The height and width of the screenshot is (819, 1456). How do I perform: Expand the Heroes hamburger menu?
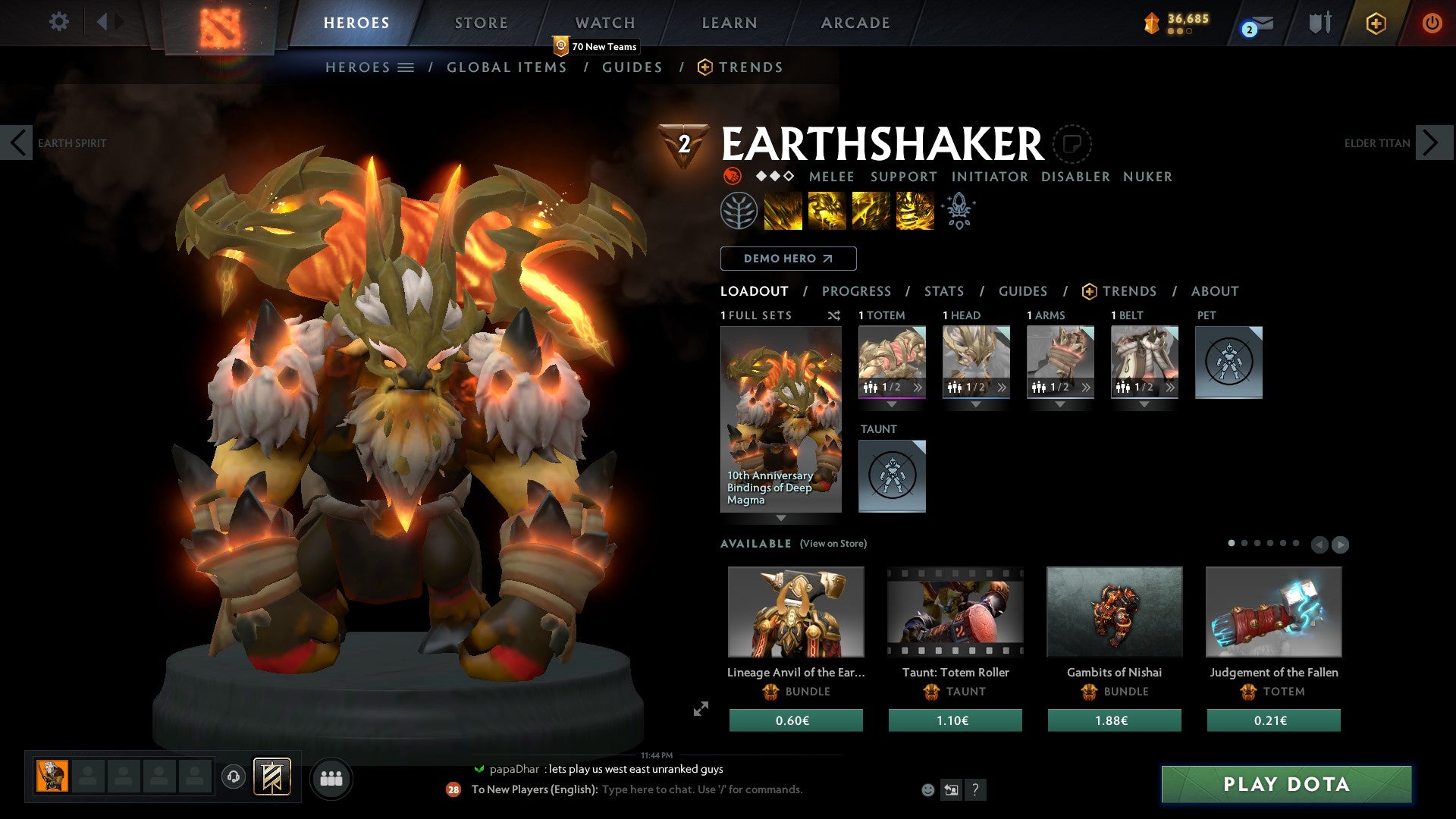click(x=406, y=67)
